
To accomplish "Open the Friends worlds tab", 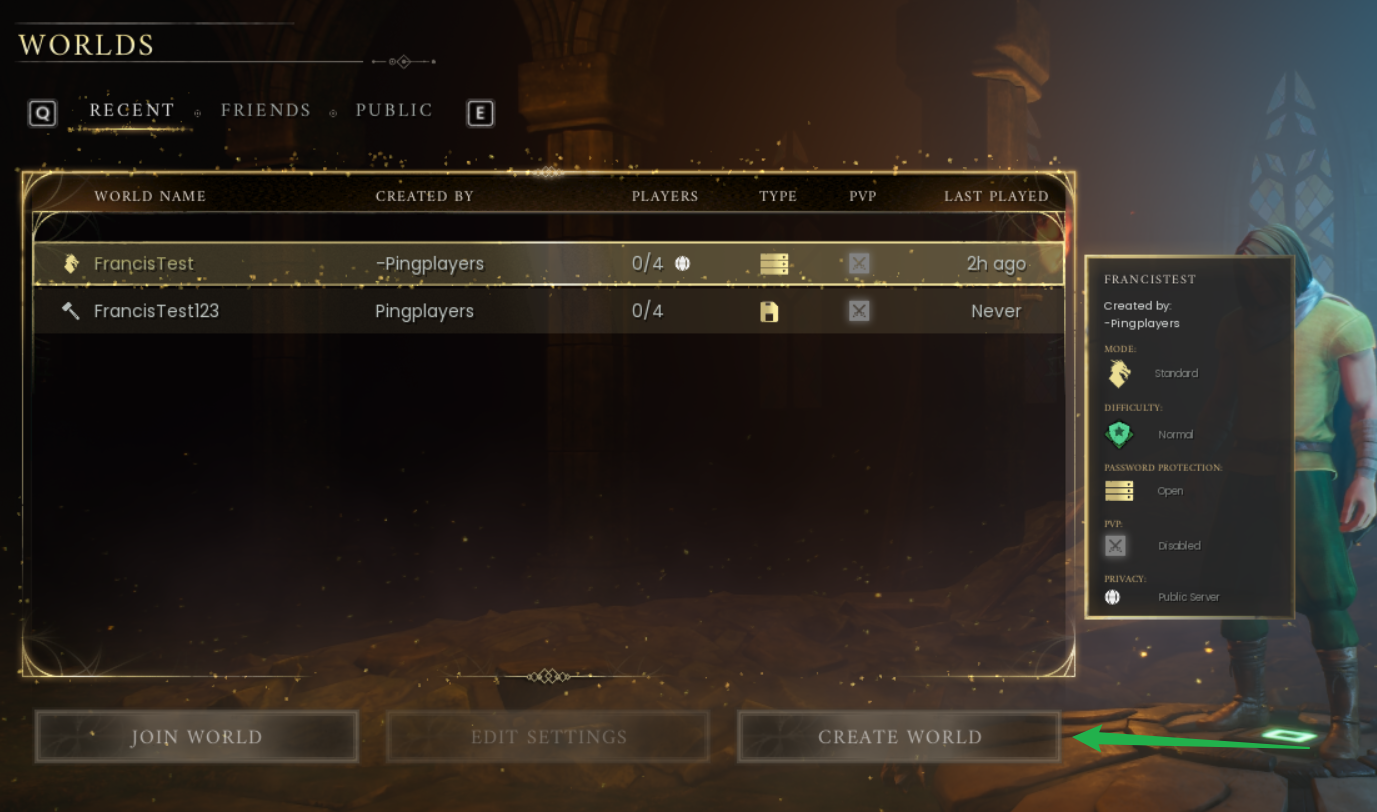I will (x=265, y=110).
